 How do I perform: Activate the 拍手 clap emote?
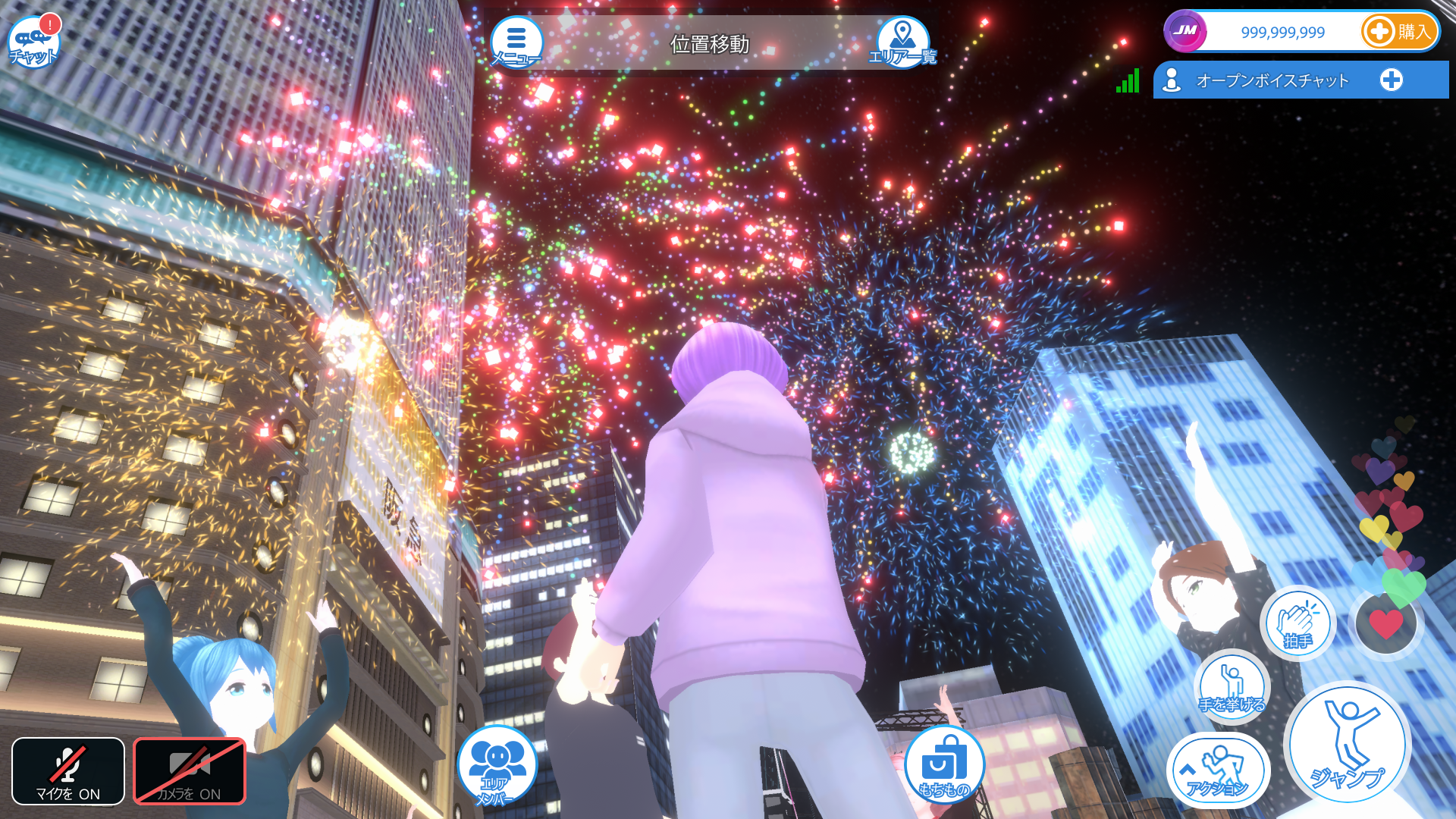tap(1298, 623)
